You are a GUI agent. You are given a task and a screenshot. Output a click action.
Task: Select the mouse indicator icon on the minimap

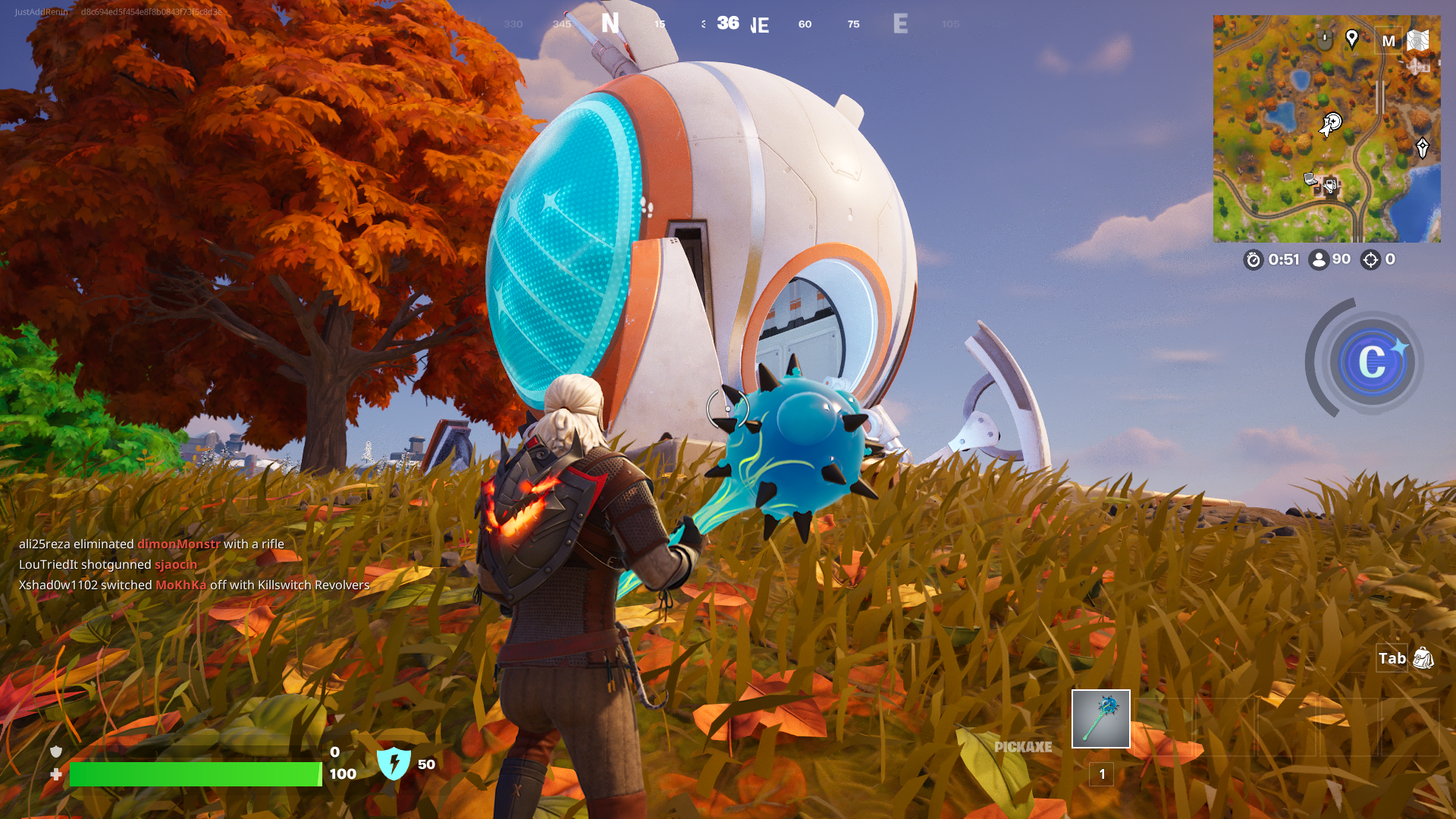click(1324, 38)
